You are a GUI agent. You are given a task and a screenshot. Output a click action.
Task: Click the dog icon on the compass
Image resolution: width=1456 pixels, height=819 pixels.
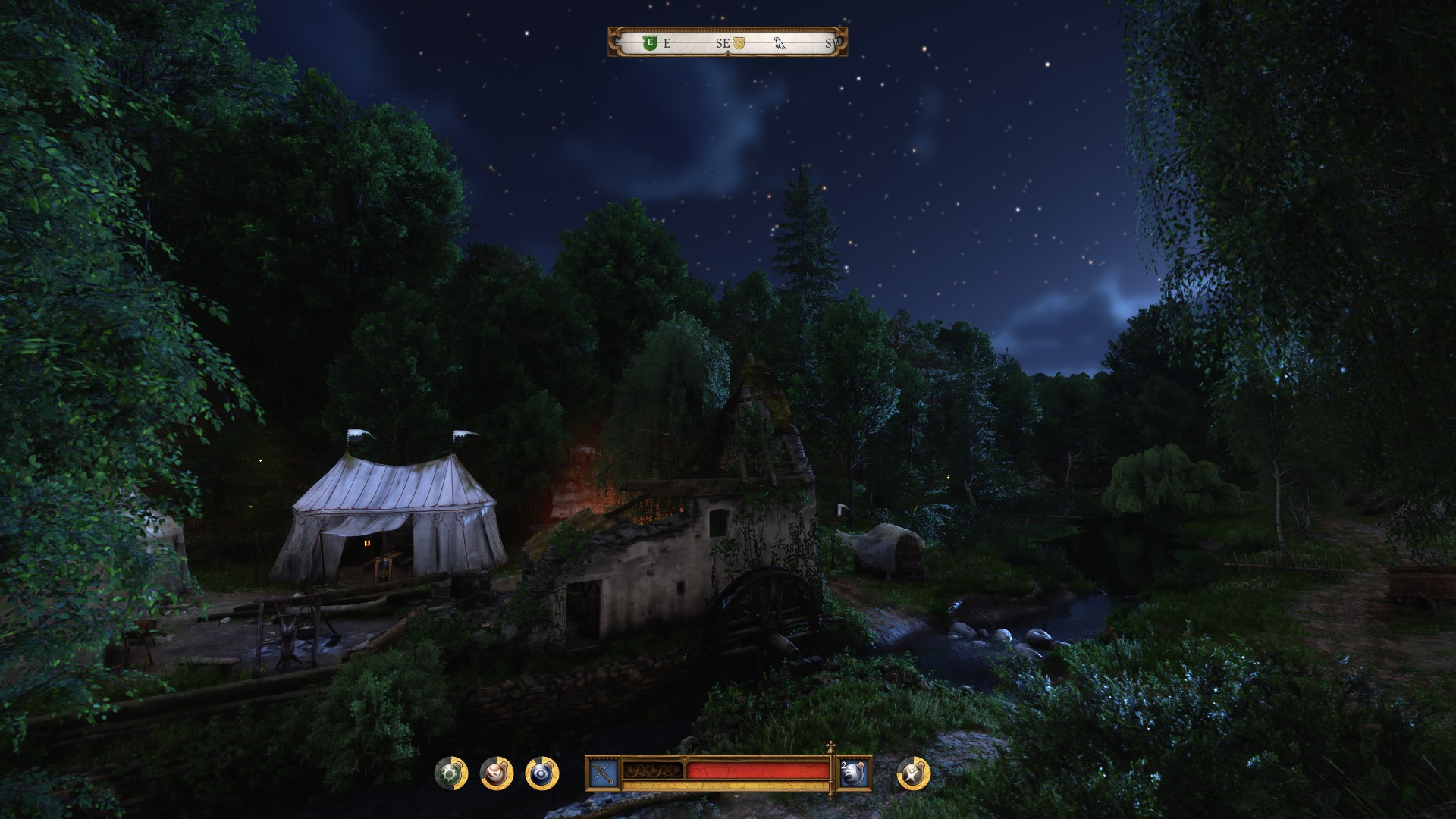tap(780, 43)
